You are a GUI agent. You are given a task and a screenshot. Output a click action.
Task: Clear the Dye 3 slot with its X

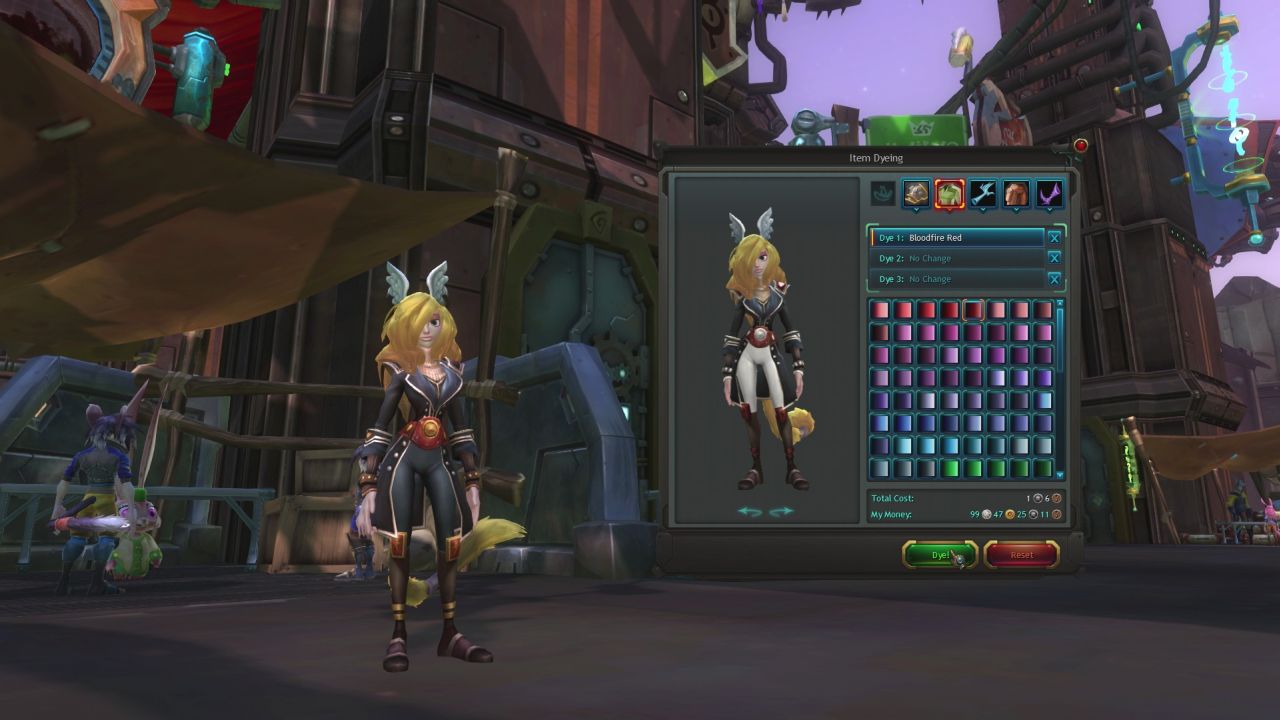tap(1056, 278)
